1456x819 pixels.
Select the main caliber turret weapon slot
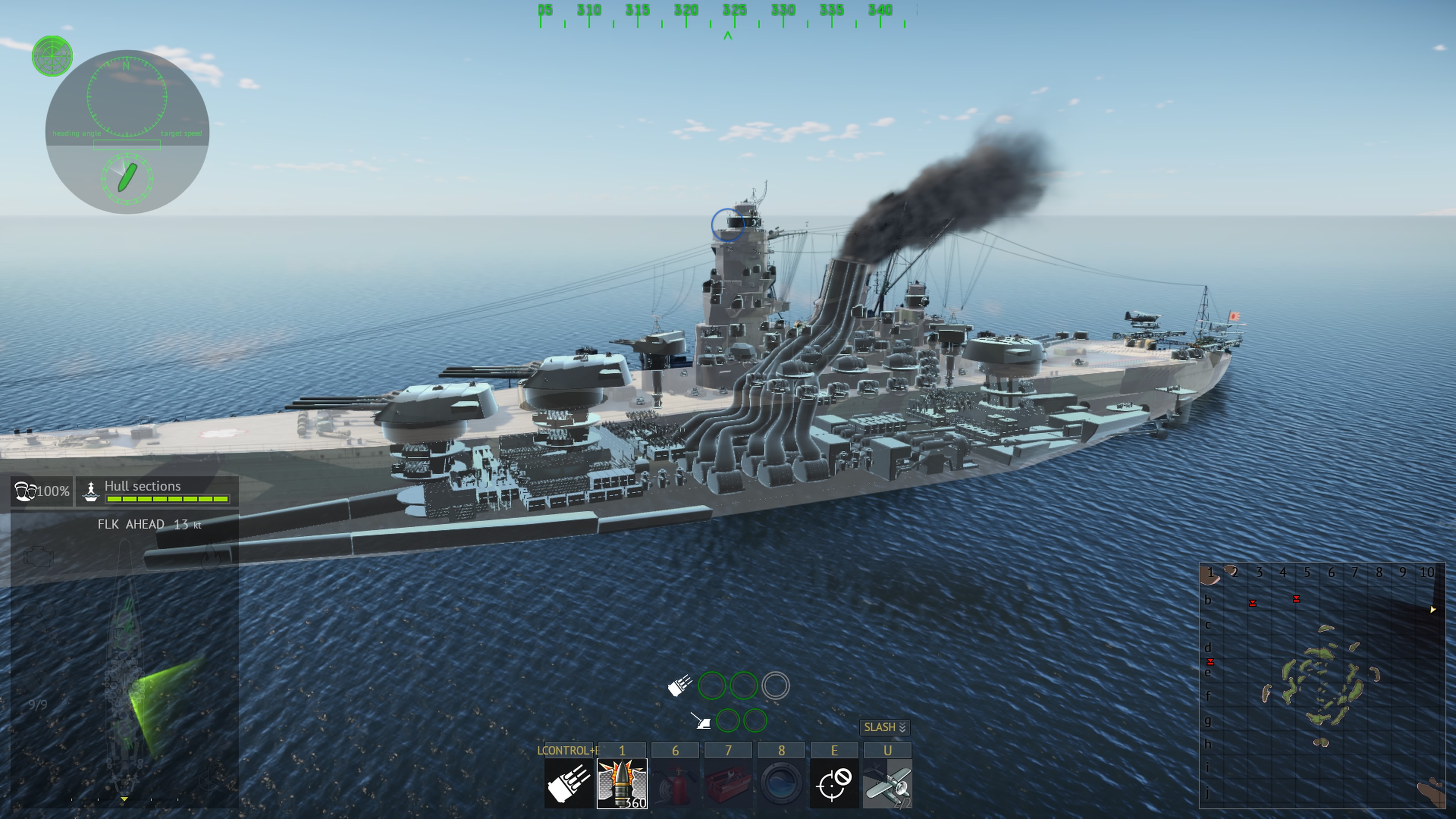569,783
